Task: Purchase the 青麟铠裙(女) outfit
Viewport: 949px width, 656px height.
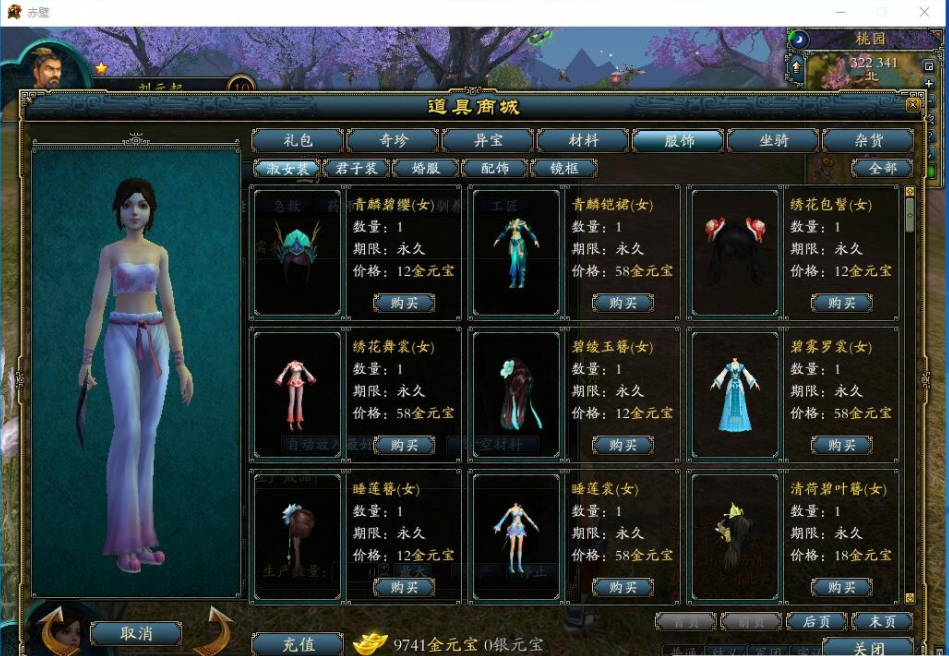Action: 622,303
